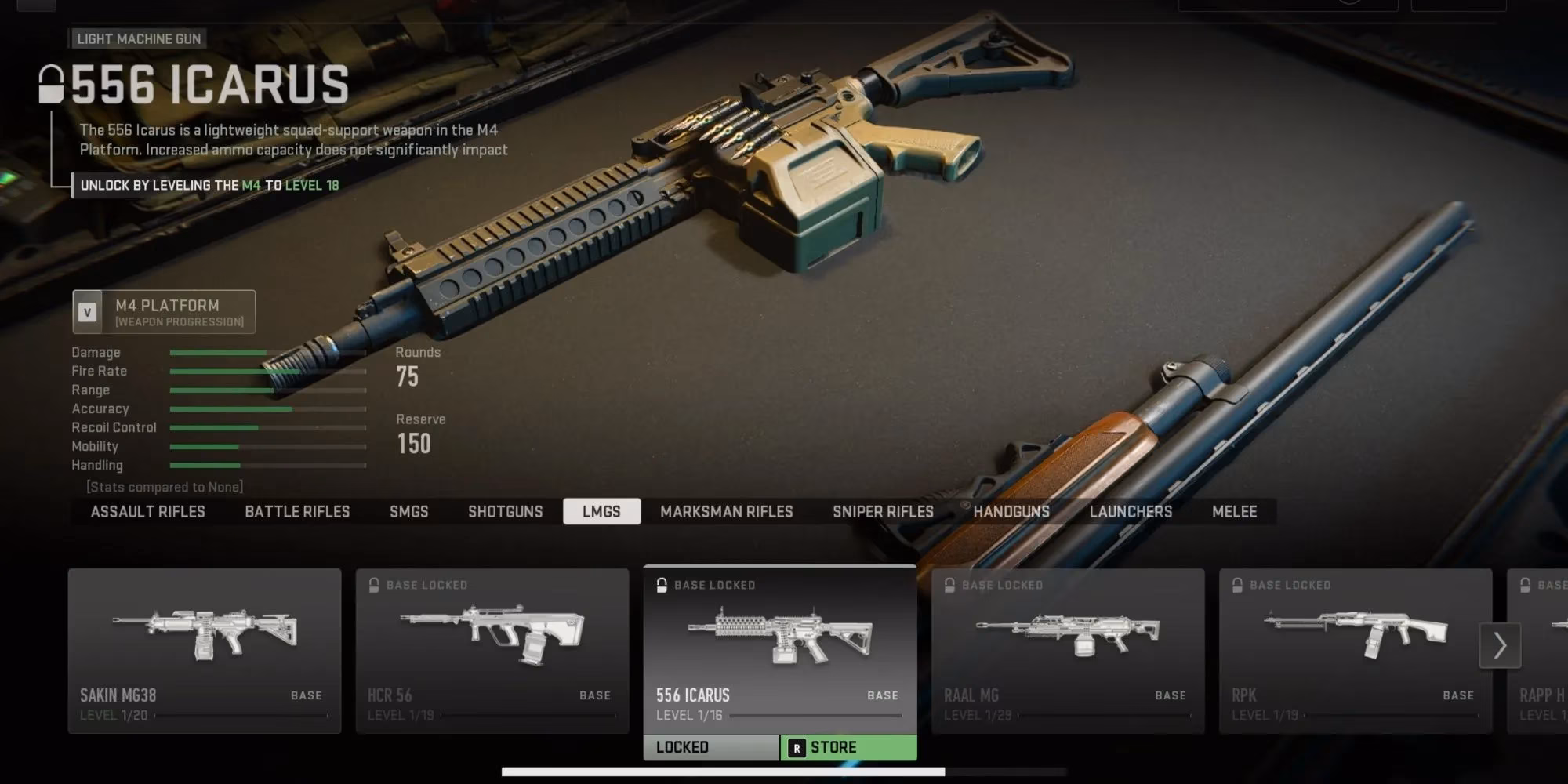Open the M4 Platform weapon progression
1568x784 pixels.
tap(164, 312)
